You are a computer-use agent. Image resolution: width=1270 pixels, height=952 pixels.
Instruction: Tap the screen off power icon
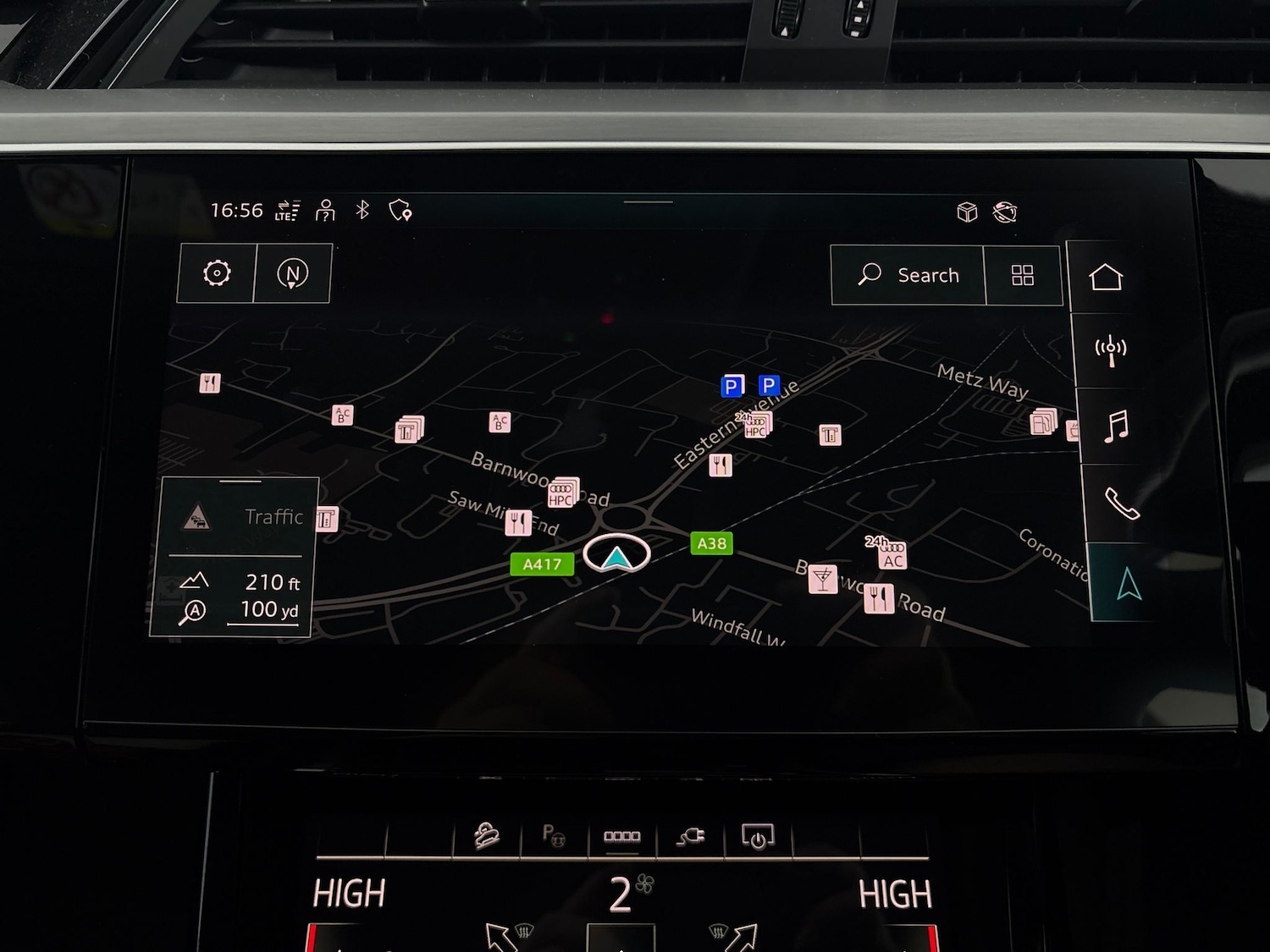[759, 837]
